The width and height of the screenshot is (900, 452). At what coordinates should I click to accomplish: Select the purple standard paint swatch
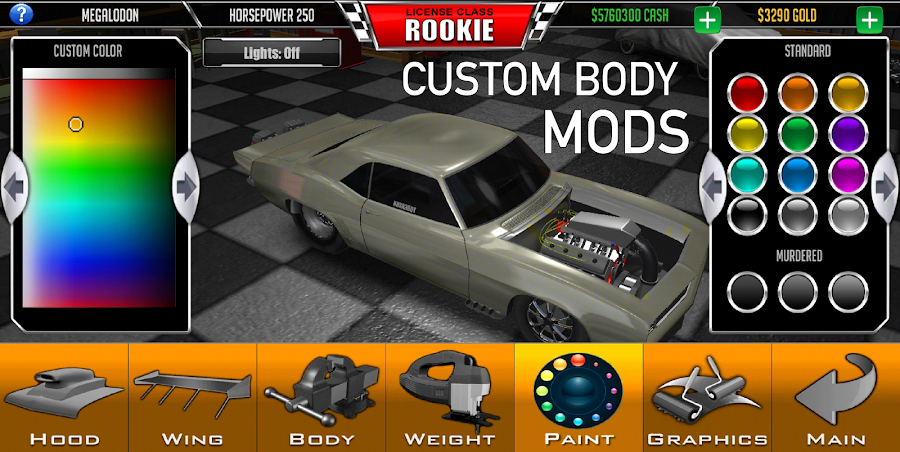click(847, 132)
